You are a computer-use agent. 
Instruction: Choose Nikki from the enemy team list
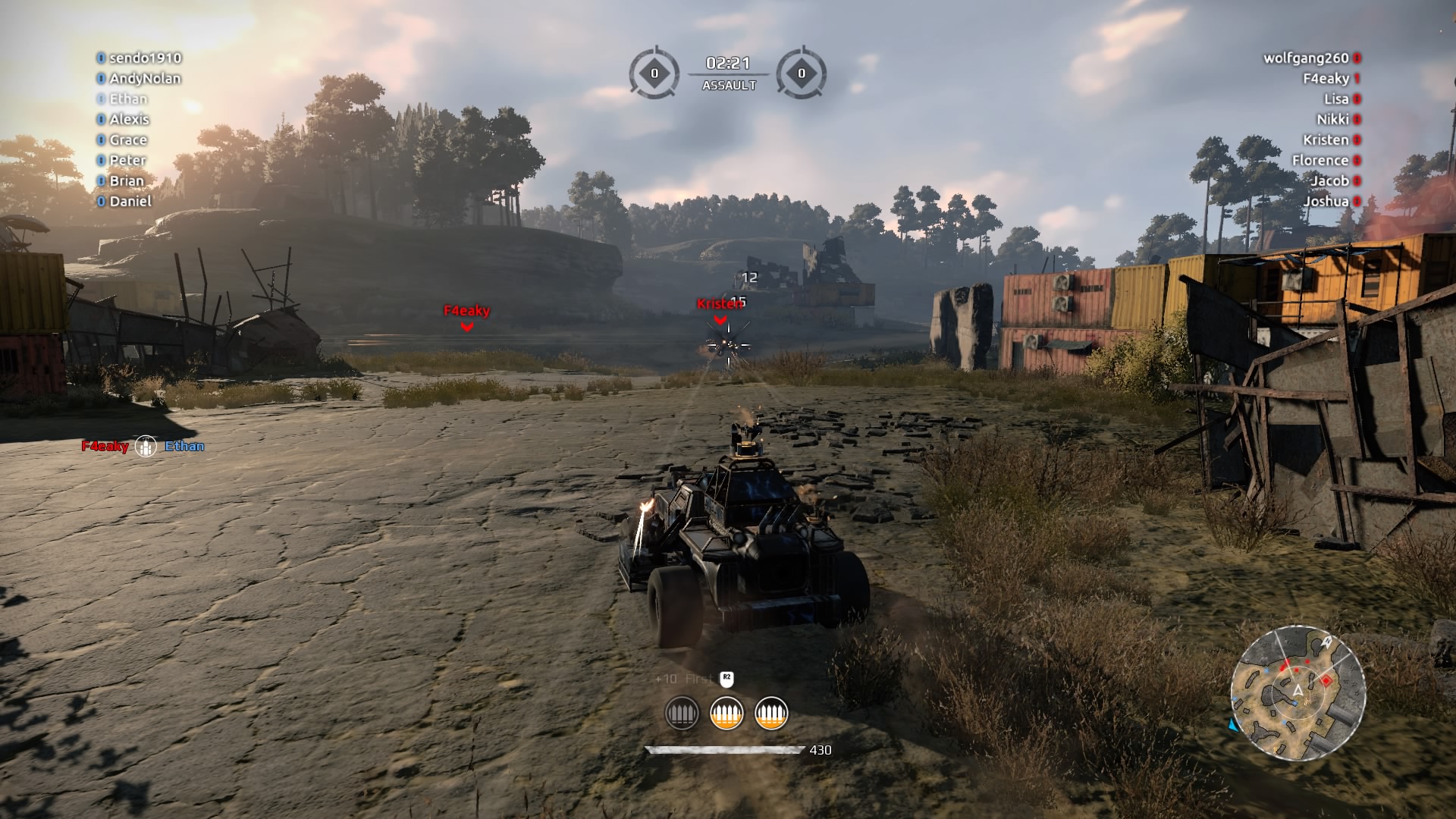tap(1332, 119)
